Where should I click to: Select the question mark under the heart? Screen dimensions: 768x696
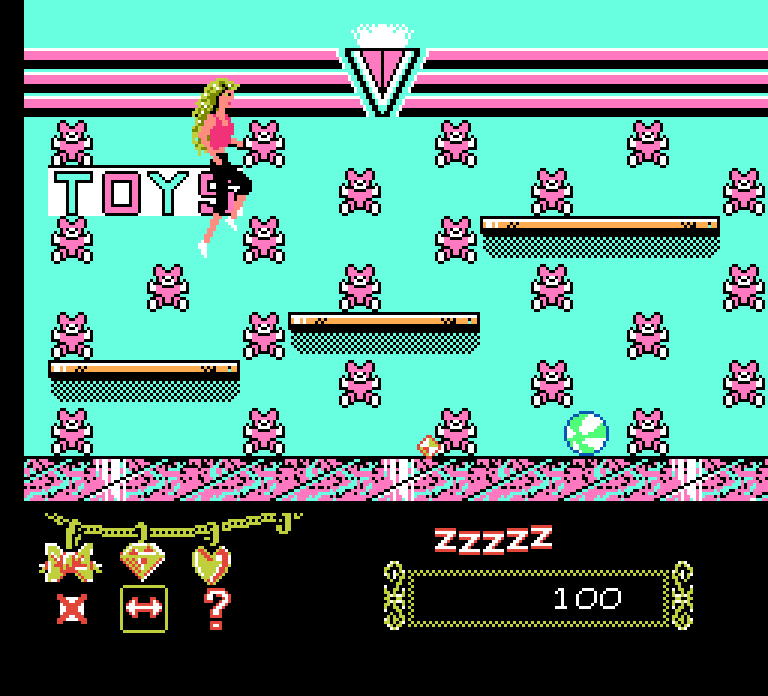tap(216, 608)
